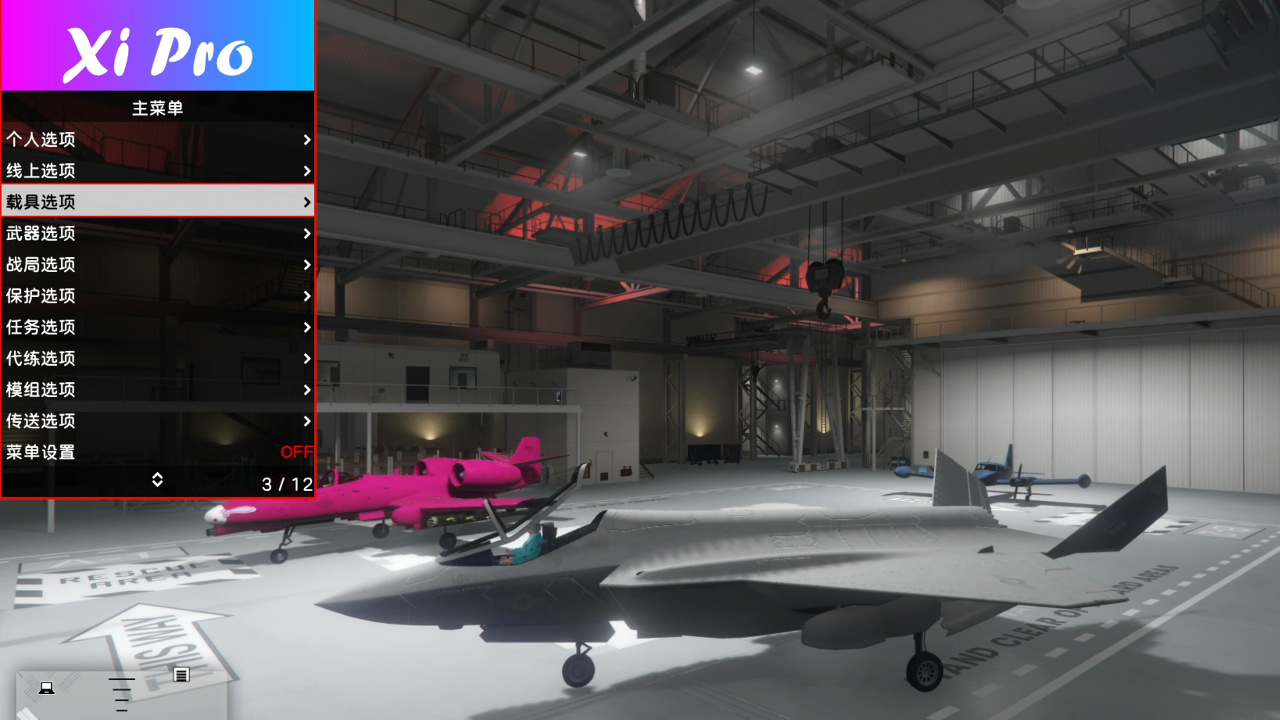Click the notepad list HUD icon

coord(181,675)
